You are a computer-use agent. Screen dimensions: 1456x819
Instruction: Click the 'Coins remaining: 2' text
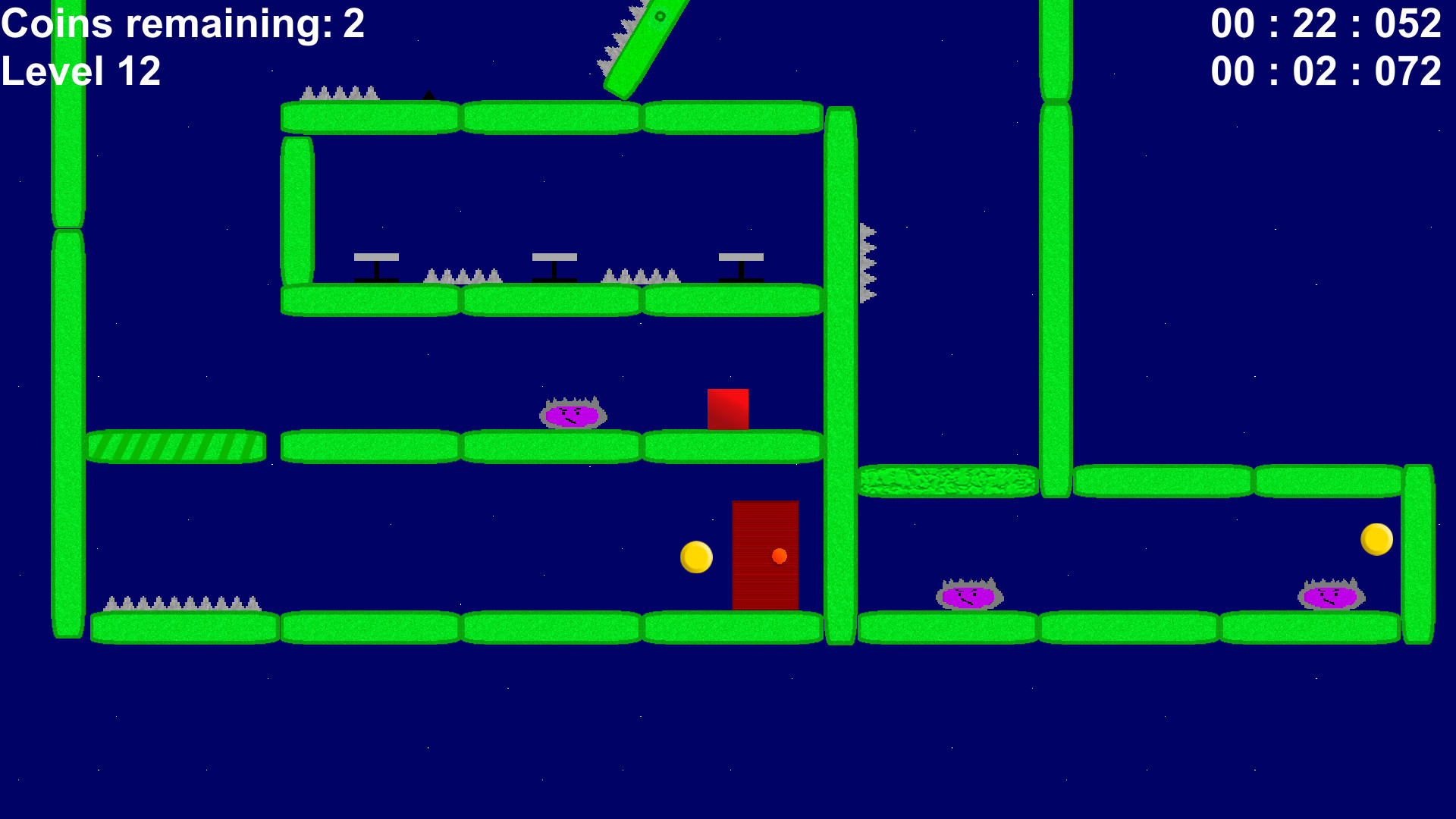pyautogui.click(x=182, y=24)
